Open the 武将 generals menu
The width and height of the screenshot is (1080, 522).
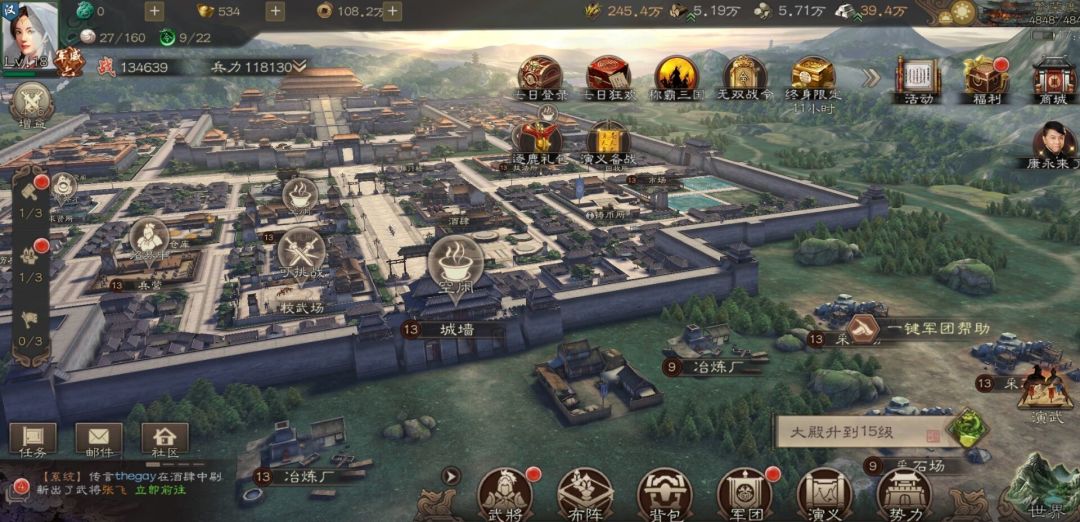tap(504, 493)
